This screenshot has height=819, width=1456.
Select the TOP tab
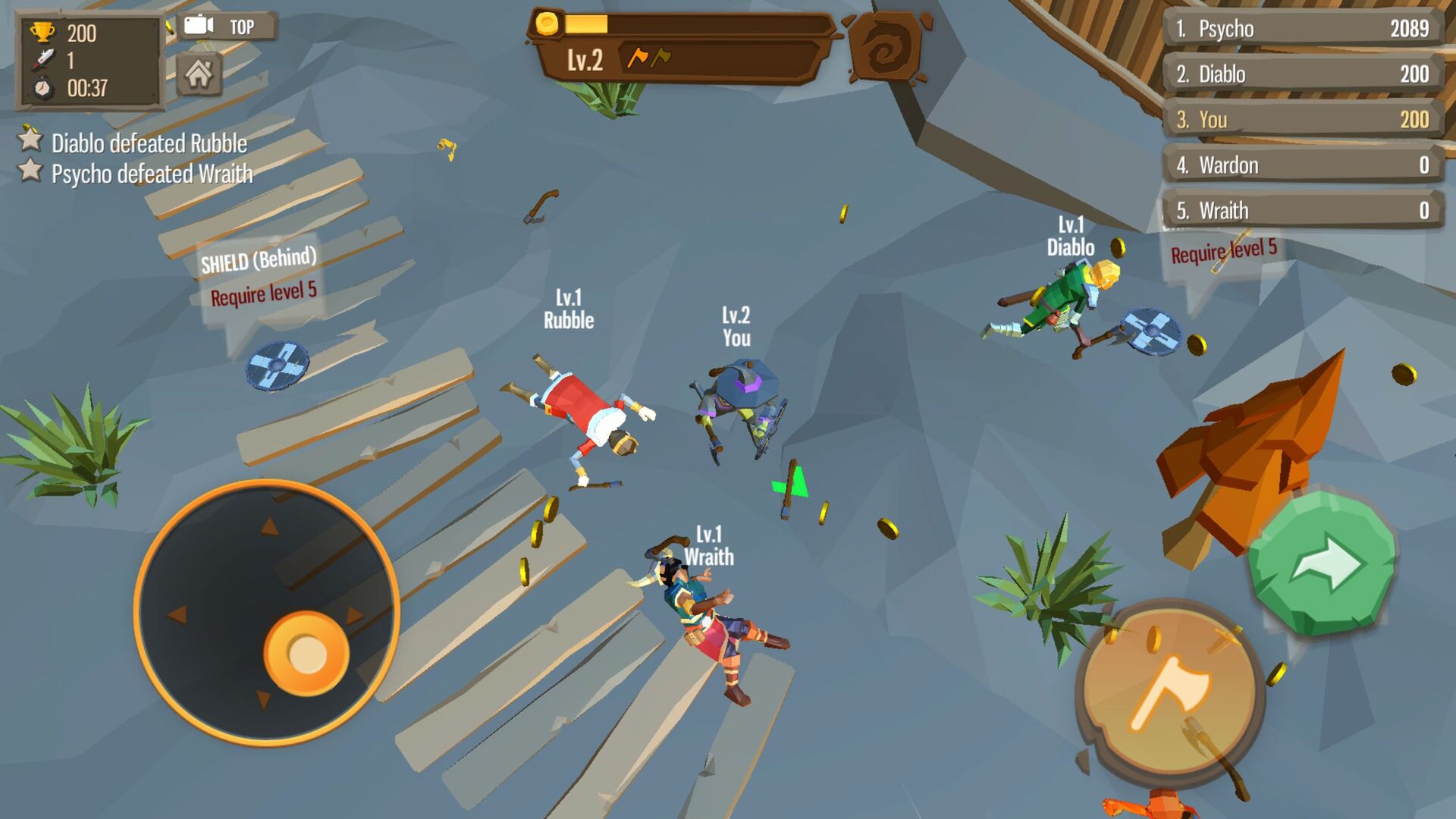[x=243, y=24]
